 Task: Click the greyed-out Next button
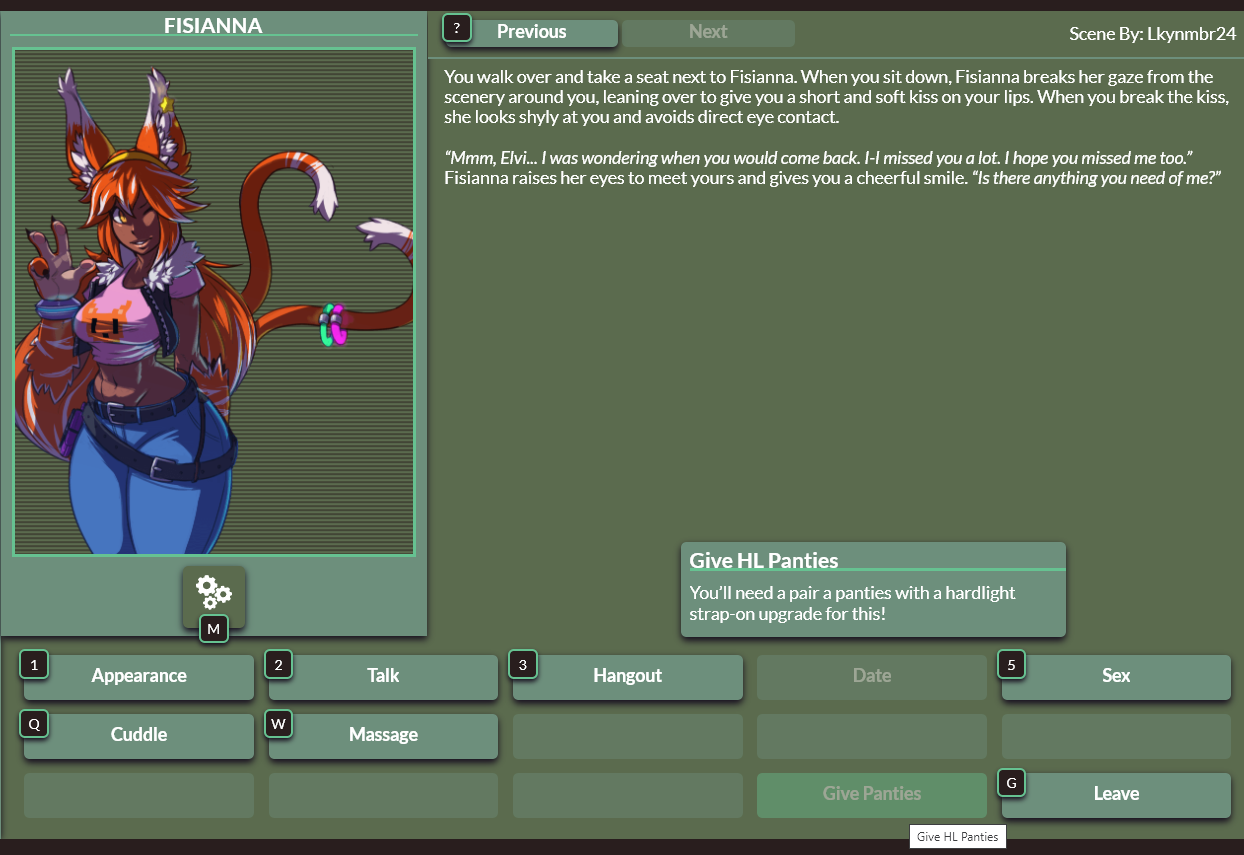tap(708, 32)
